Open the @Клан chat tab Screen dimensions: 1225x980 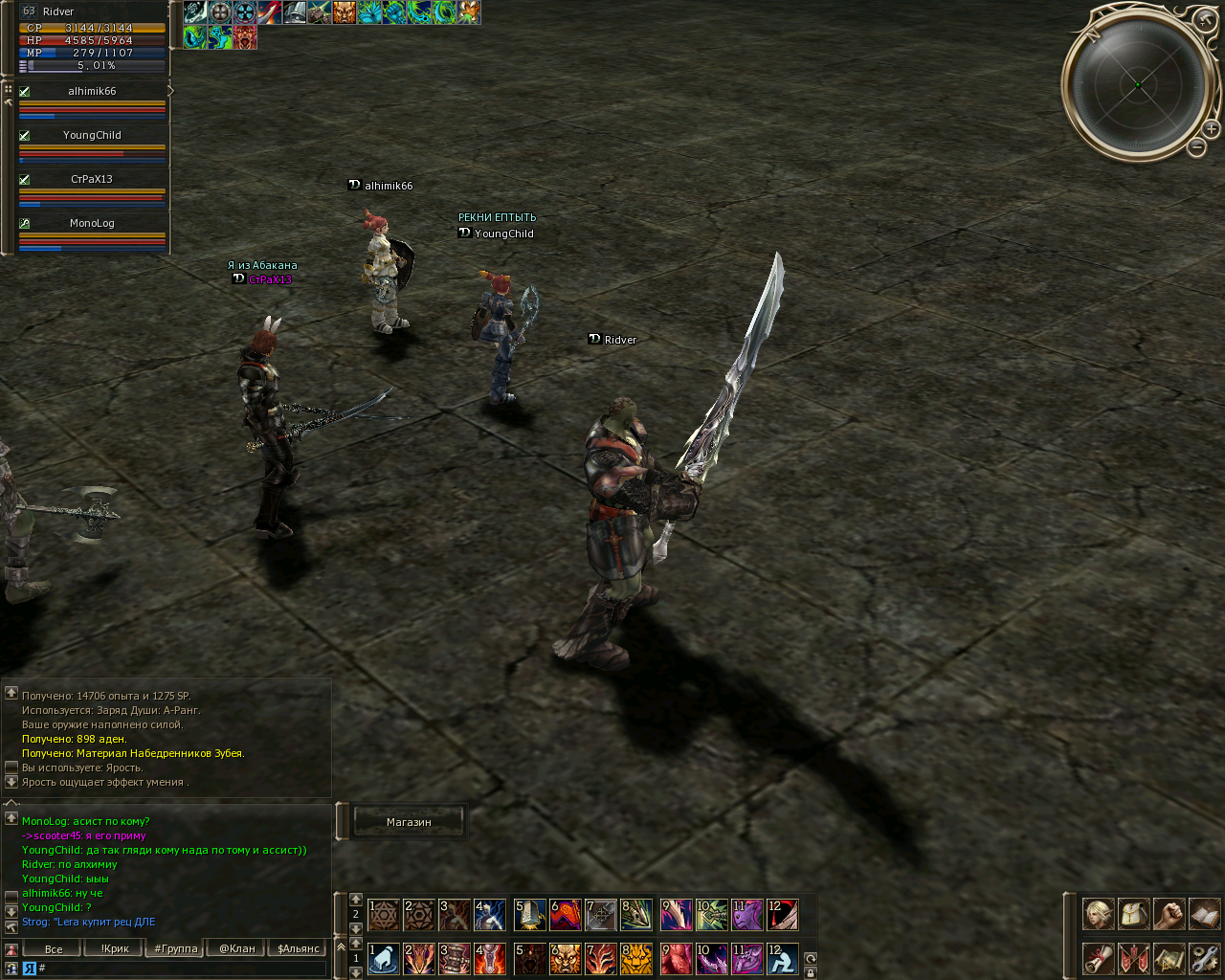(237, 949)
